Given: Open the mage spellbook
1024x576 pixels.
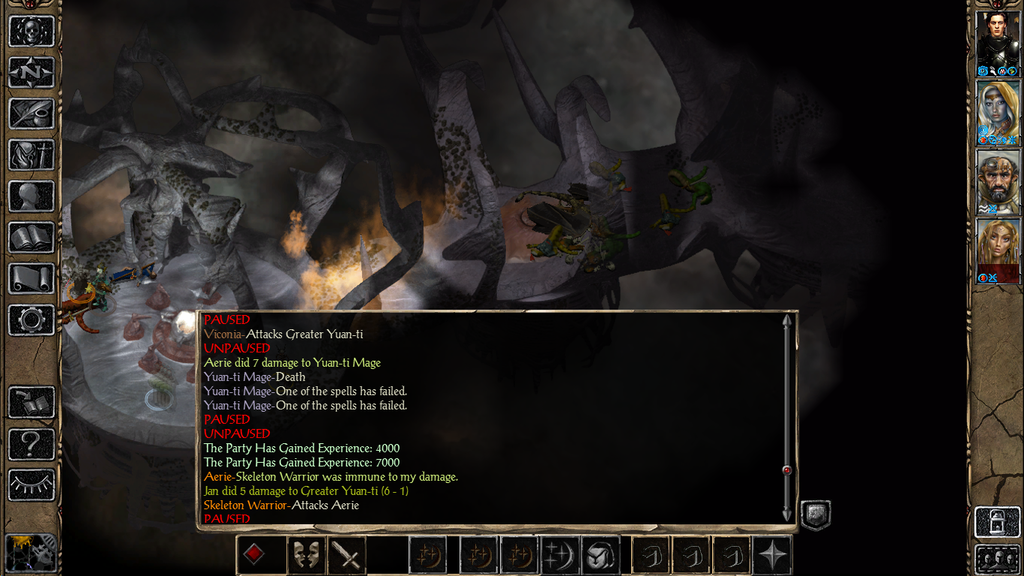Looking at the screenshot, I should (x=31, y=237).
